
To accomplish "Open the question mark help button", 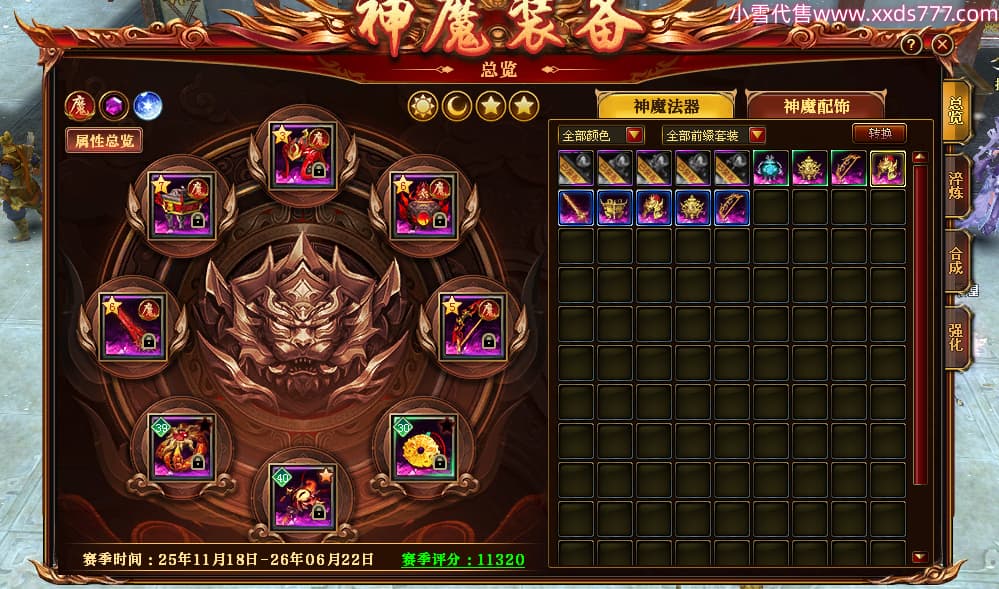I will coord(911,45).
